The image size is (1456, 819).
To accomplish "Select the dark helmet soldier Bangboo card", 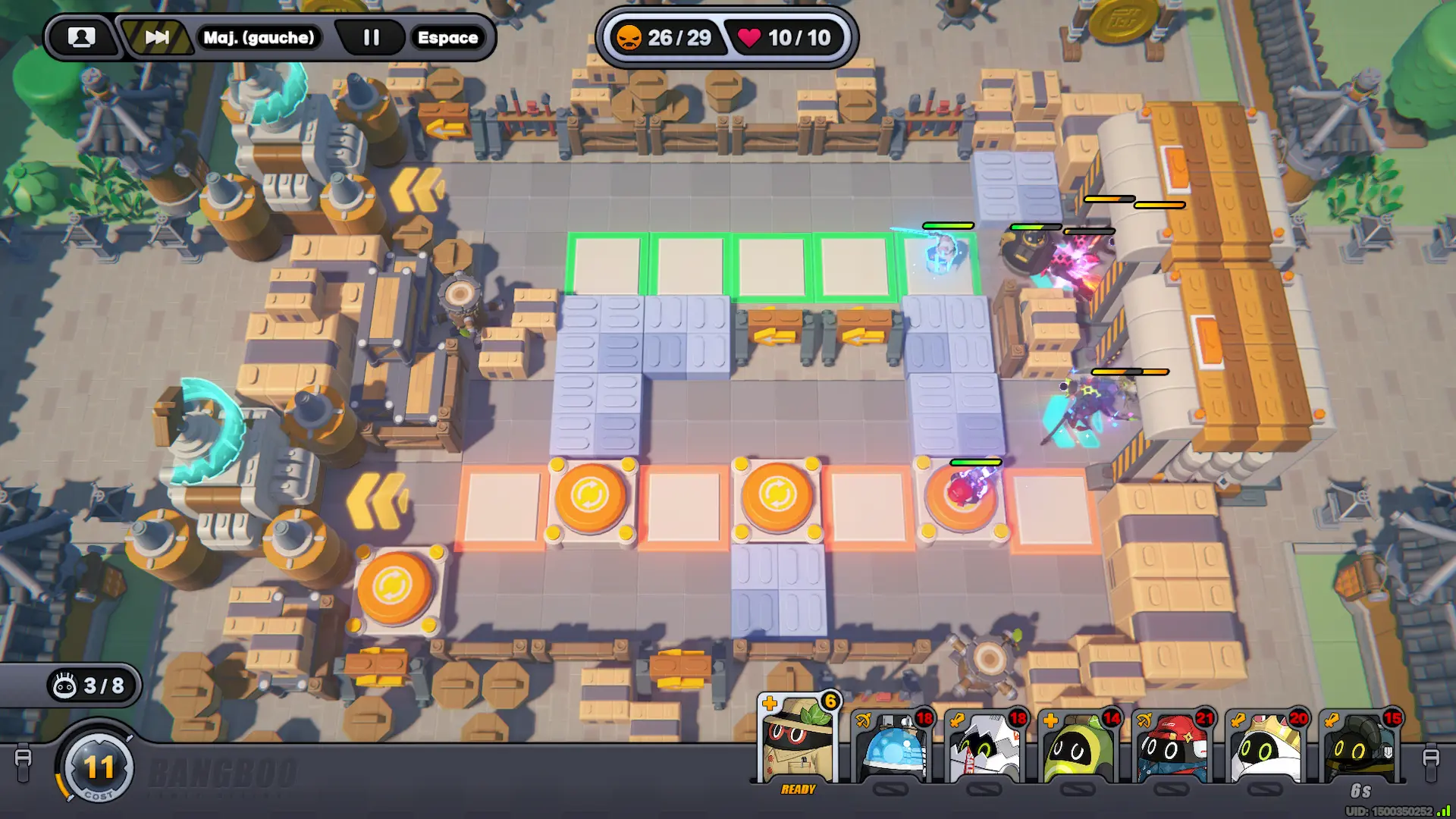I will 1360,747.
